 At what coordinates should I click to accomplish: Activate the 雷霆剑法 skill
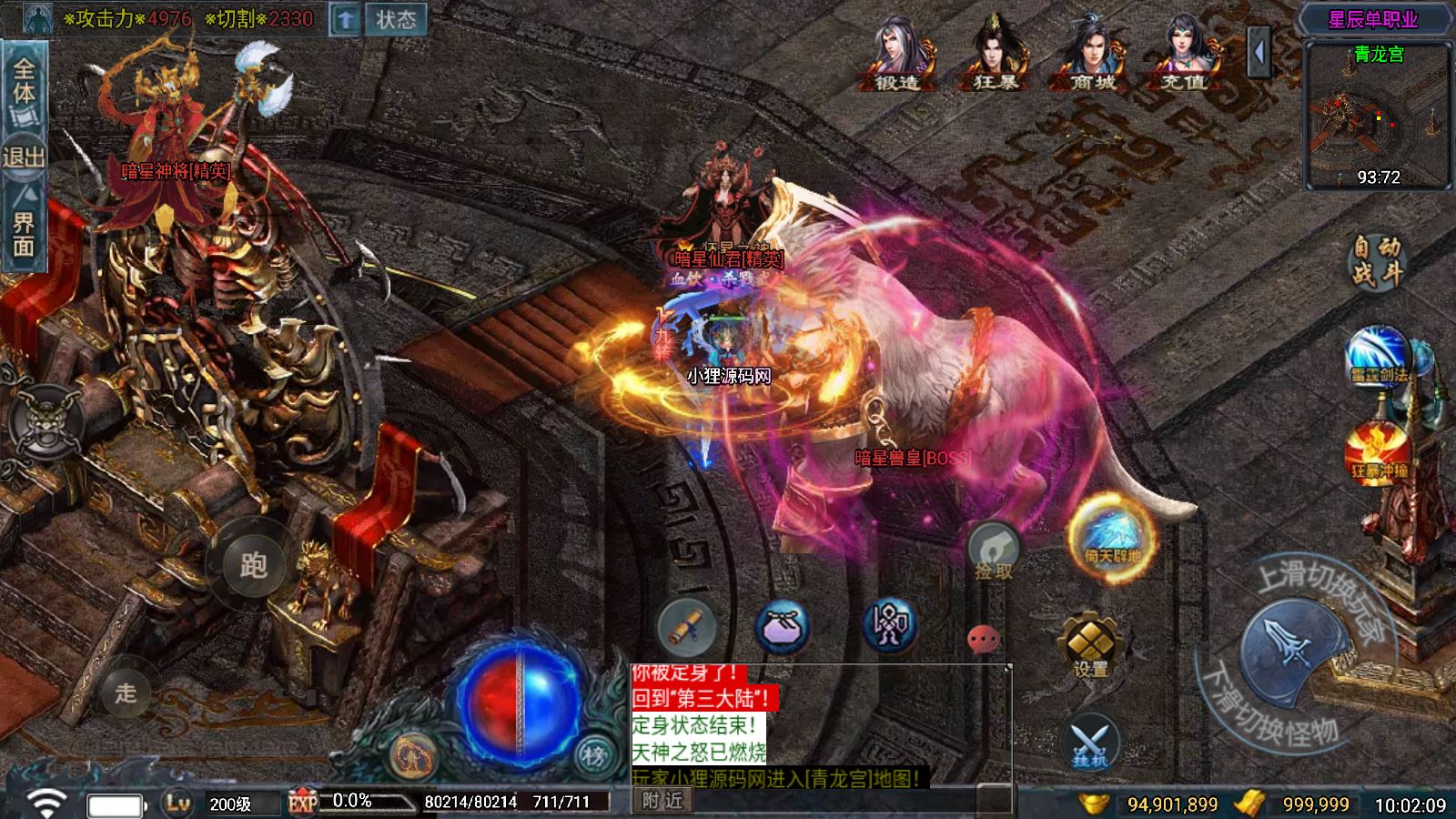point(1379,356)
